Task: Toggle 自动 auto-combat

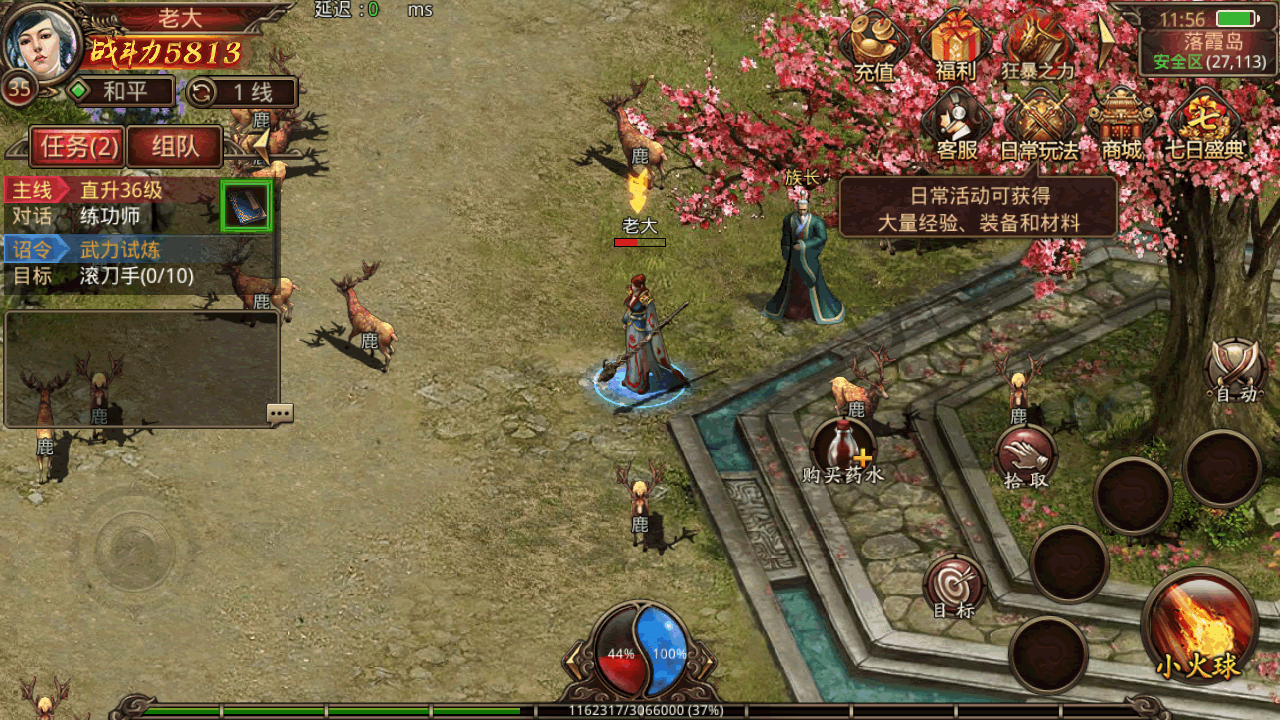Action: pyautogui.click(x=1236, y=370)
